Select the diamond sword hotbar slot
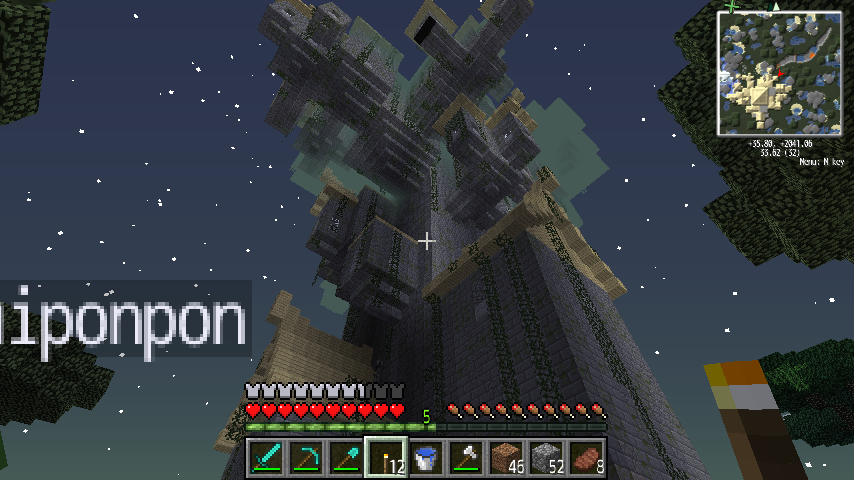 [x=265, y=458]
